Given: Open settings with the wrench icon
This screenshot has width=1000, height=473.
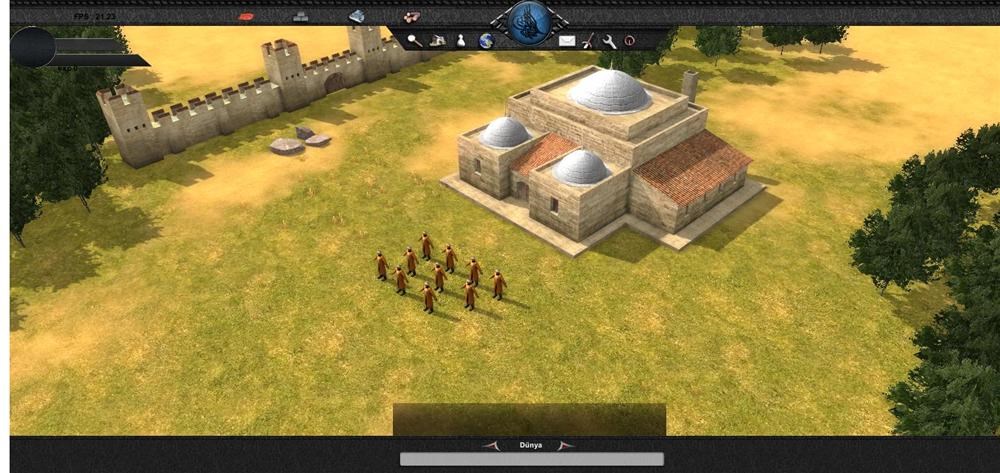Looking at the screenshot, I should pyautogui.click(x=609, y=41).
